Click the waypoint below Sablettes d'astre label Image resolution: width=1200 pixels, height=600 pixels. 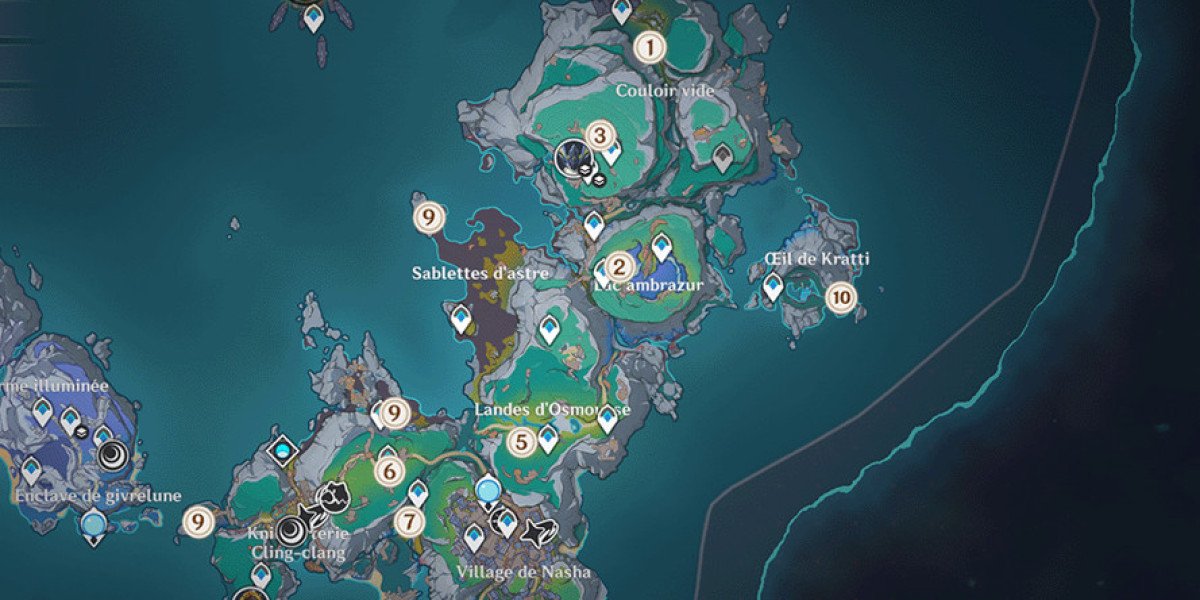tap(461, 319)
